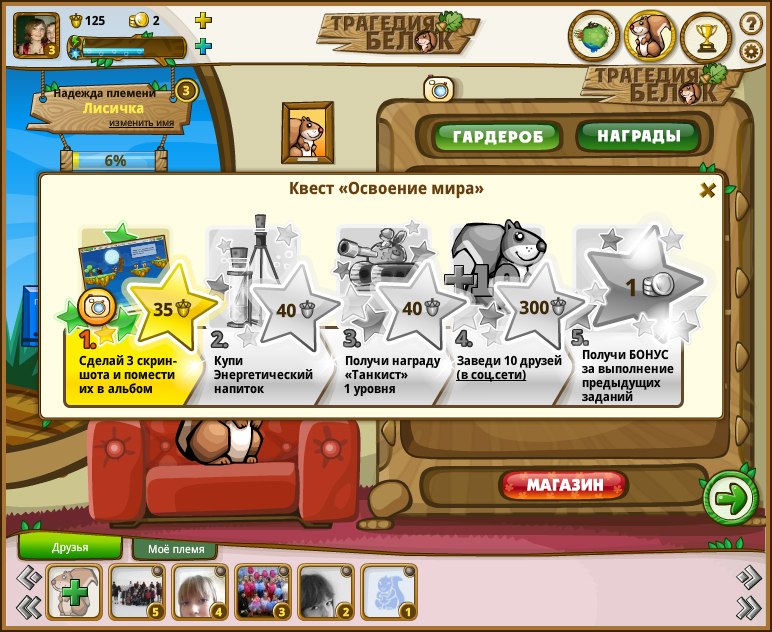Open the МАГАЗИН shop

click(x=565, y=486)
